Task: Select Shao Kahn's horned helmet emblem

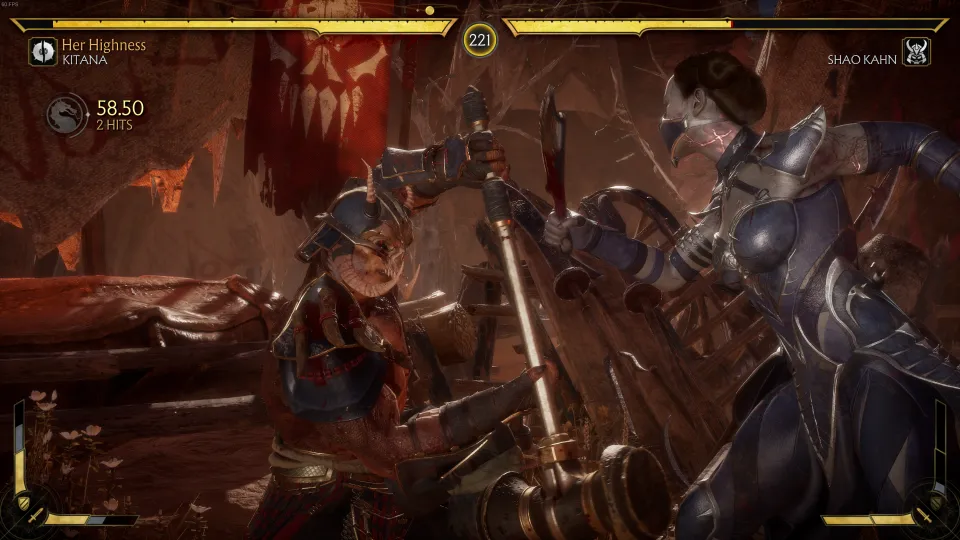Action: pyautogui.click(x=915, y=52)
